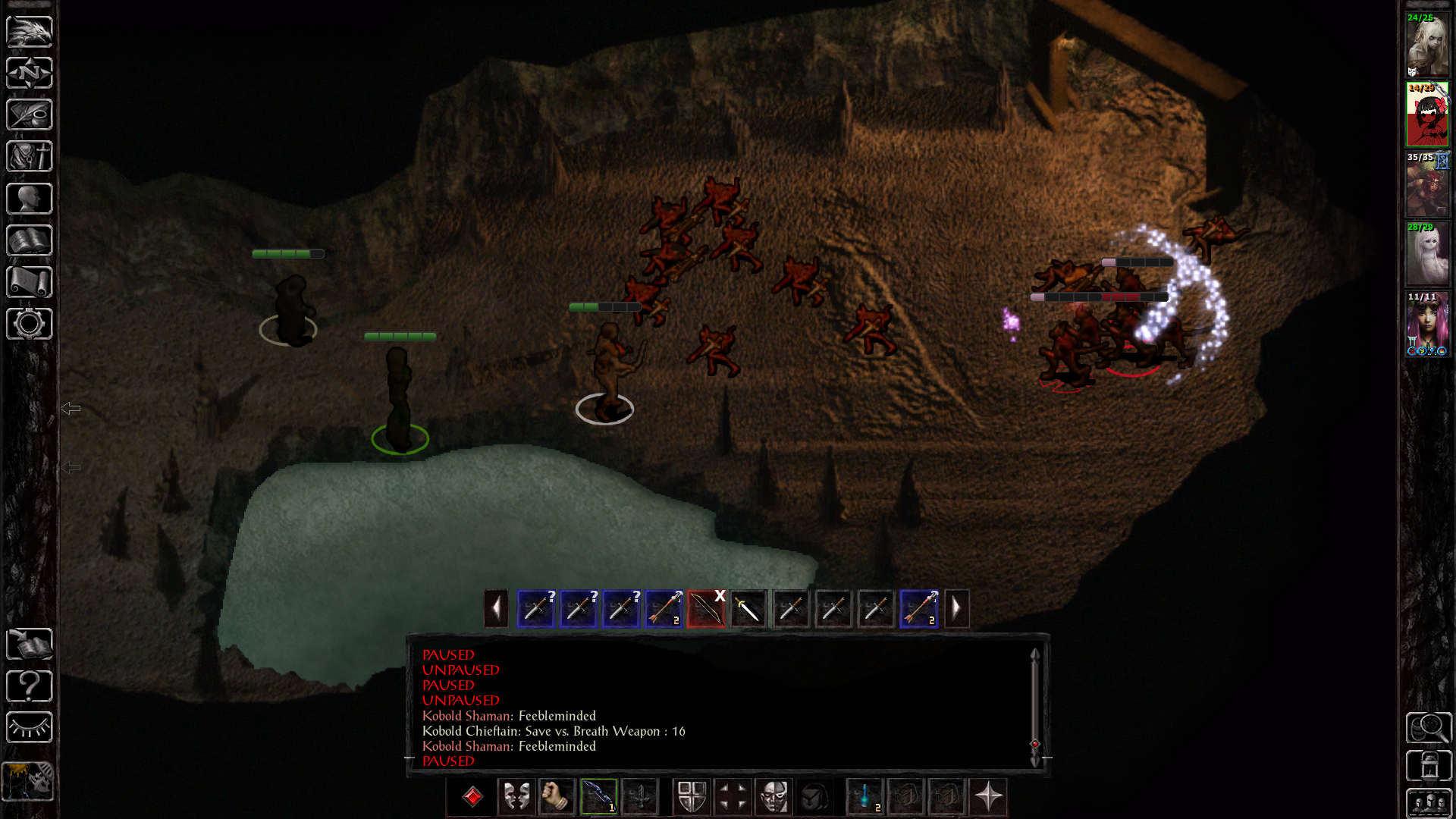Open the inventory screen
Screen dimensions: 1456x819
[x=30, y=157]
